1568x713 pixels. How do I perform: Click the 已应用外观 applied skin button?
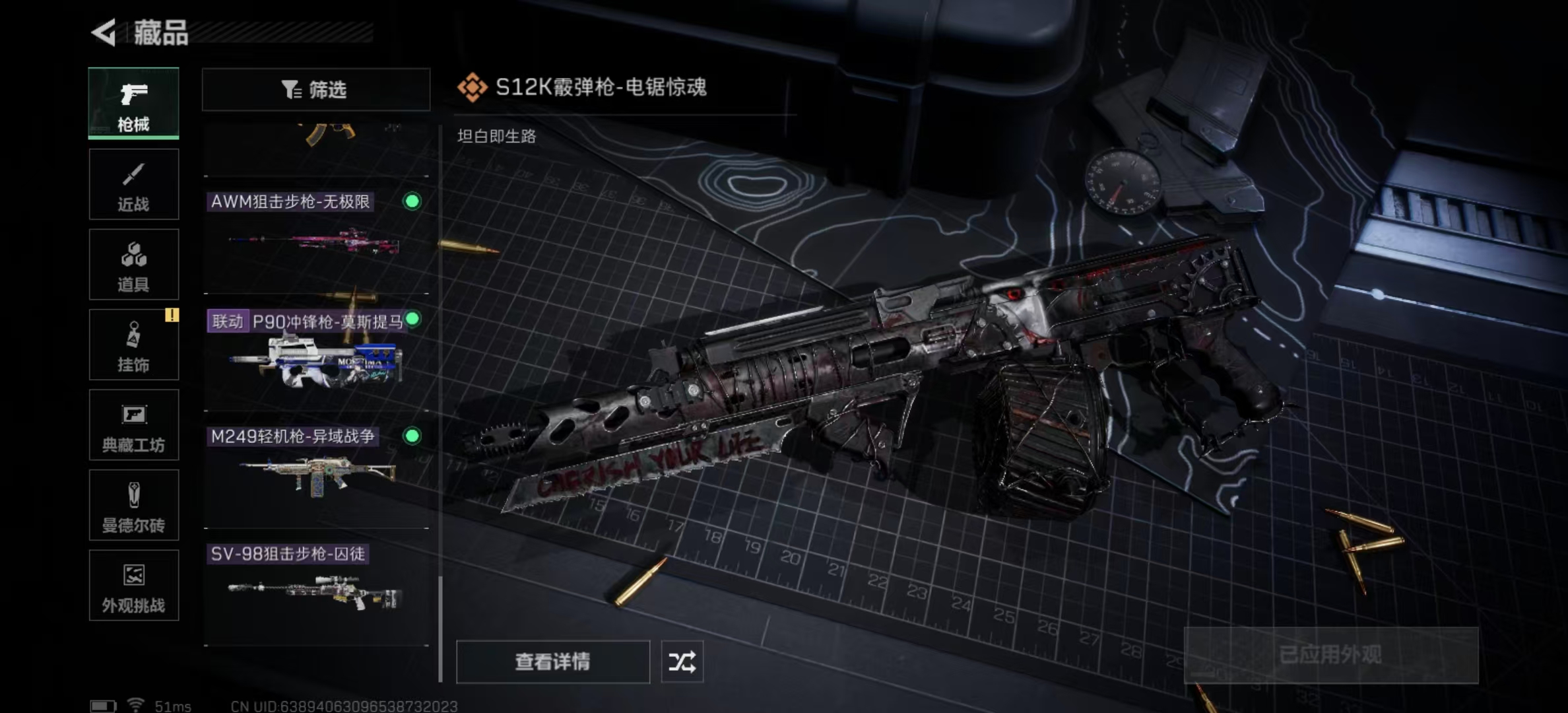tap(1330, 655)
